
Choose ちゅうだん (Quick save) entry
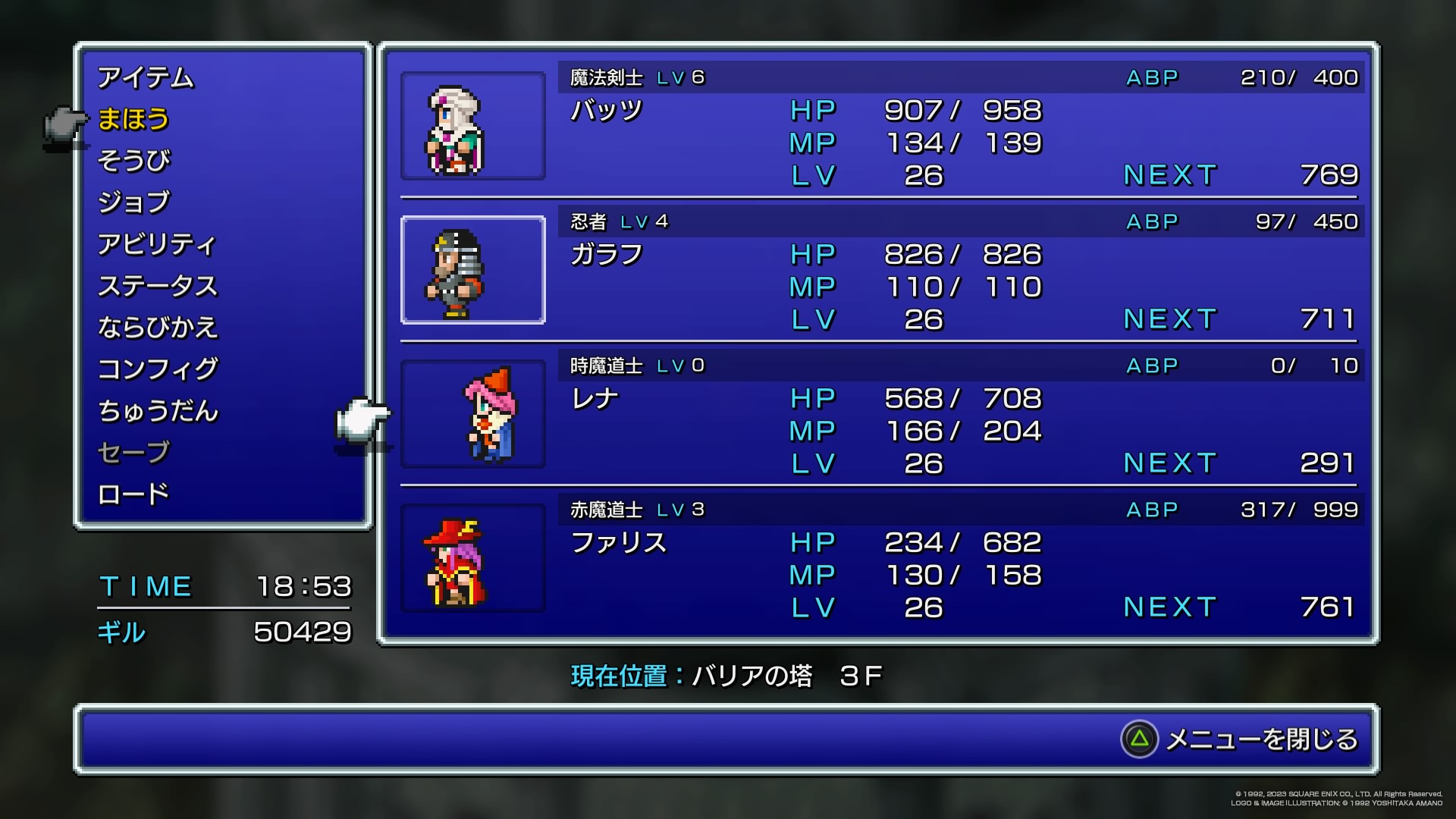158,411
